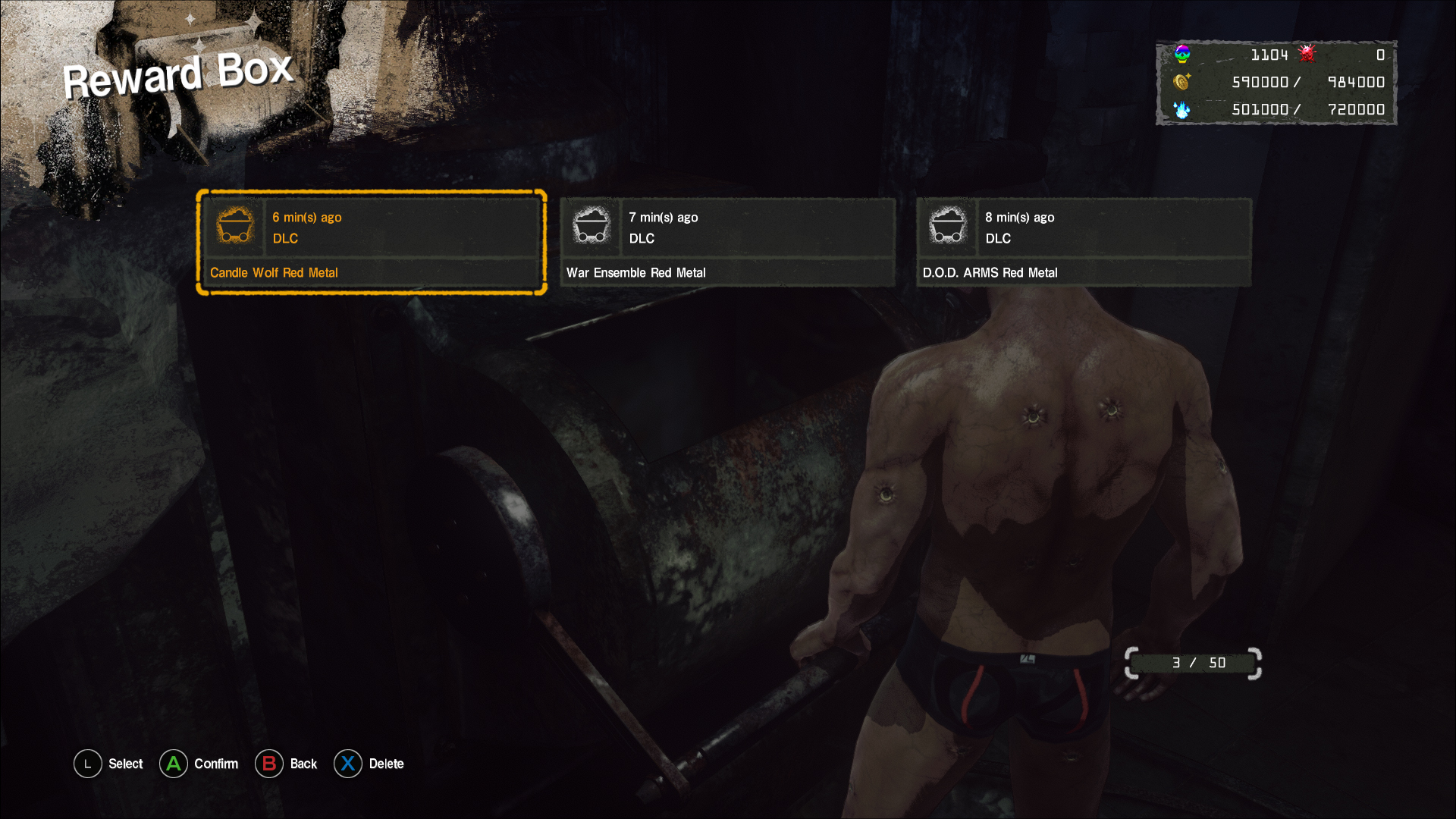
Task: Click the War Ensemble Red Metal minecart icon
Action: (x=591, y=225)
